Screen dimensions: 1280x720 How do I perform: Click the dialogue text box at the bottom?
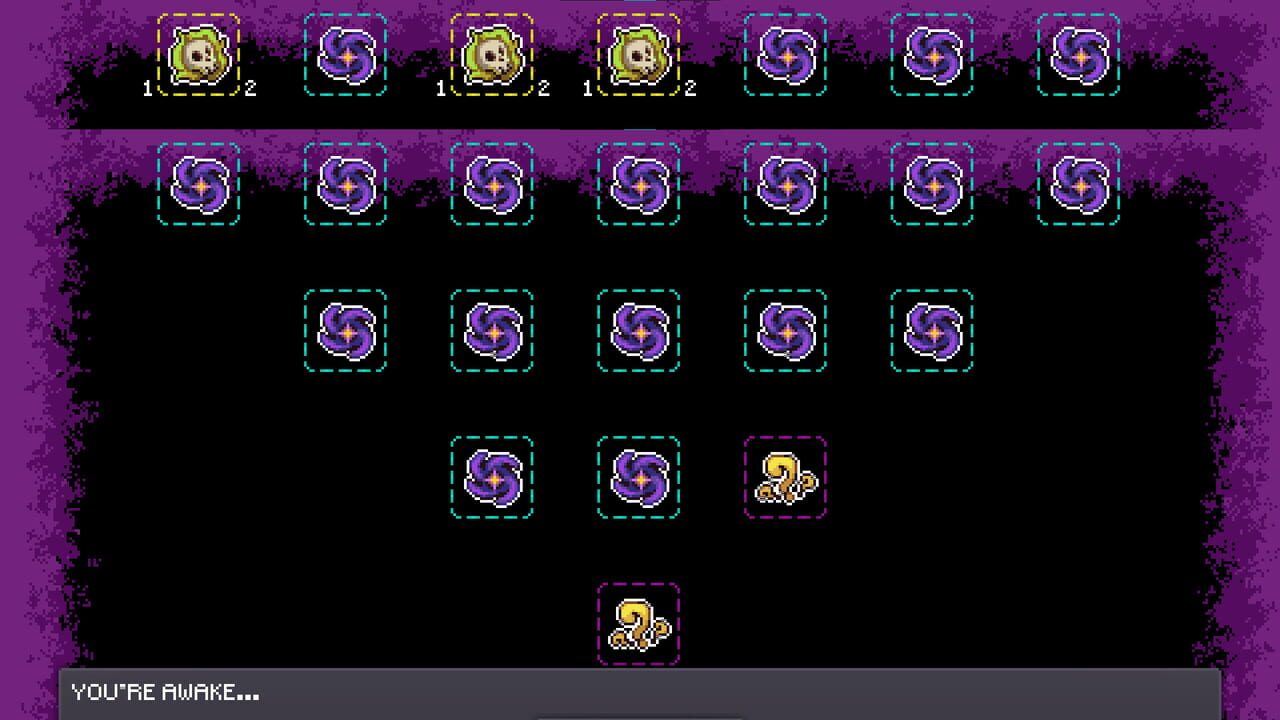(640, 691)
